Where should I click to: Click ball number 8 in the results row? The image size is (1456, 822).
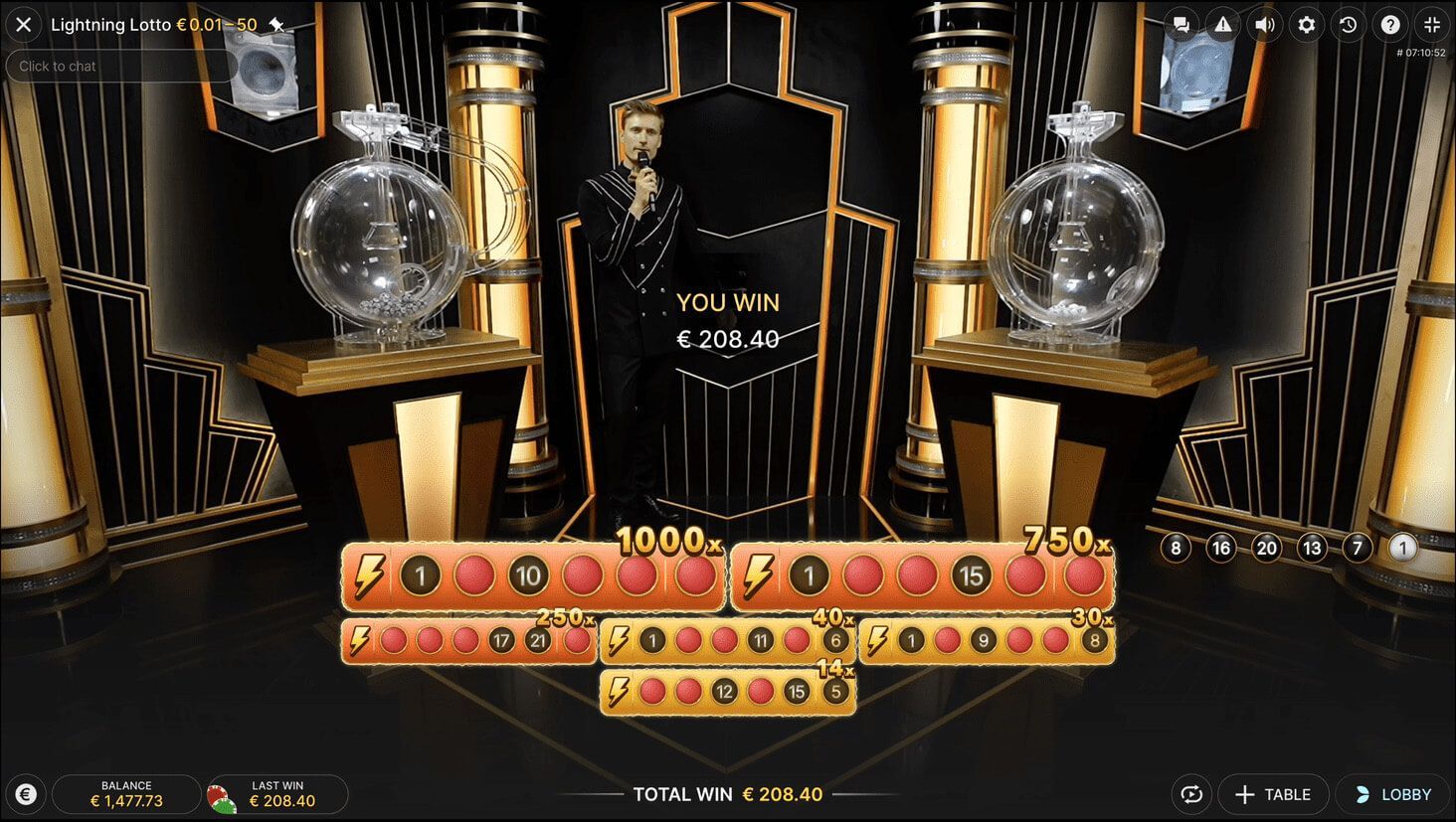coord(1176,547)
